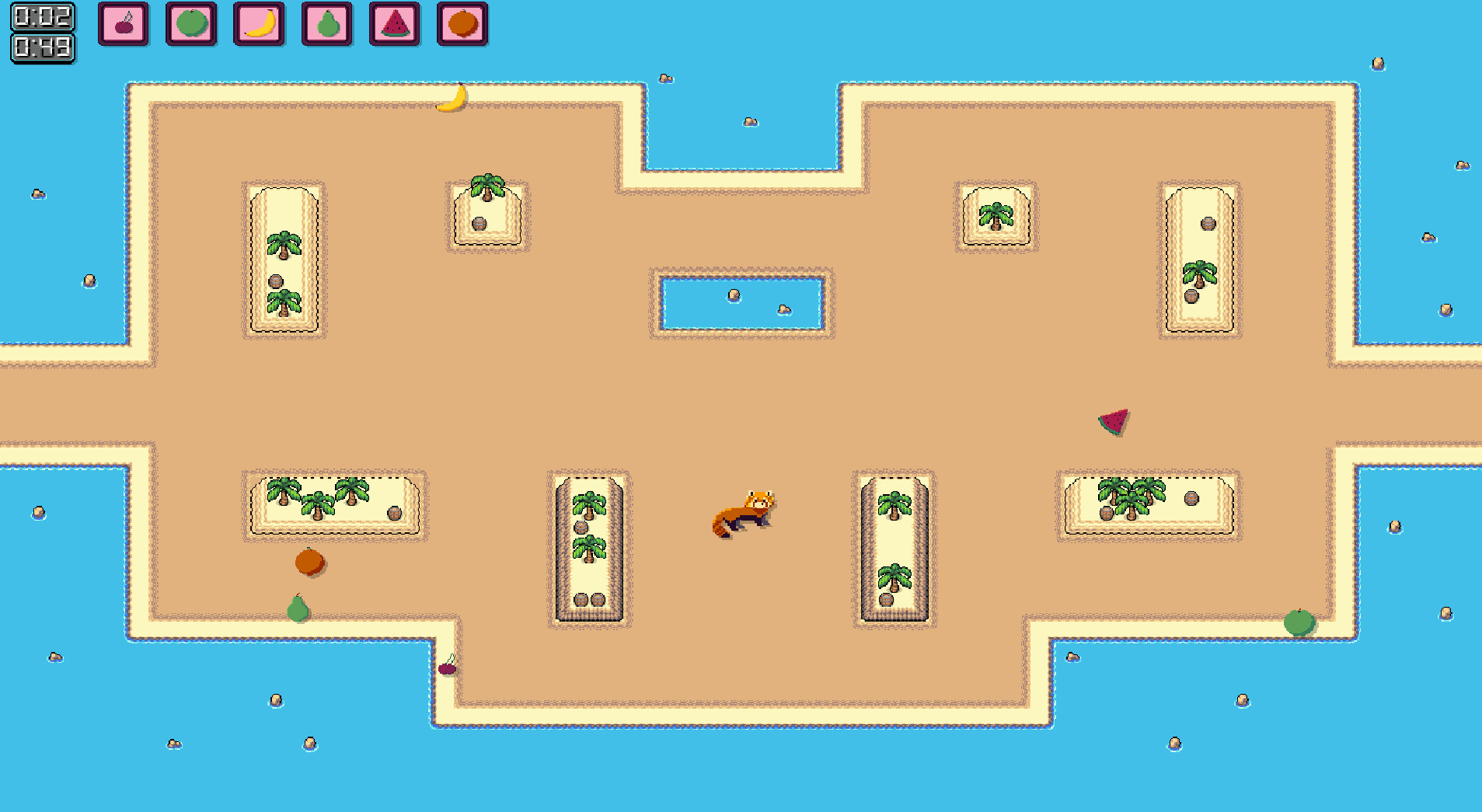This screenshot has height=812, width=1482.
Task: Click the watermelon slice on the right sand area
Action: pyautogui.click(x=1114, y=423)
